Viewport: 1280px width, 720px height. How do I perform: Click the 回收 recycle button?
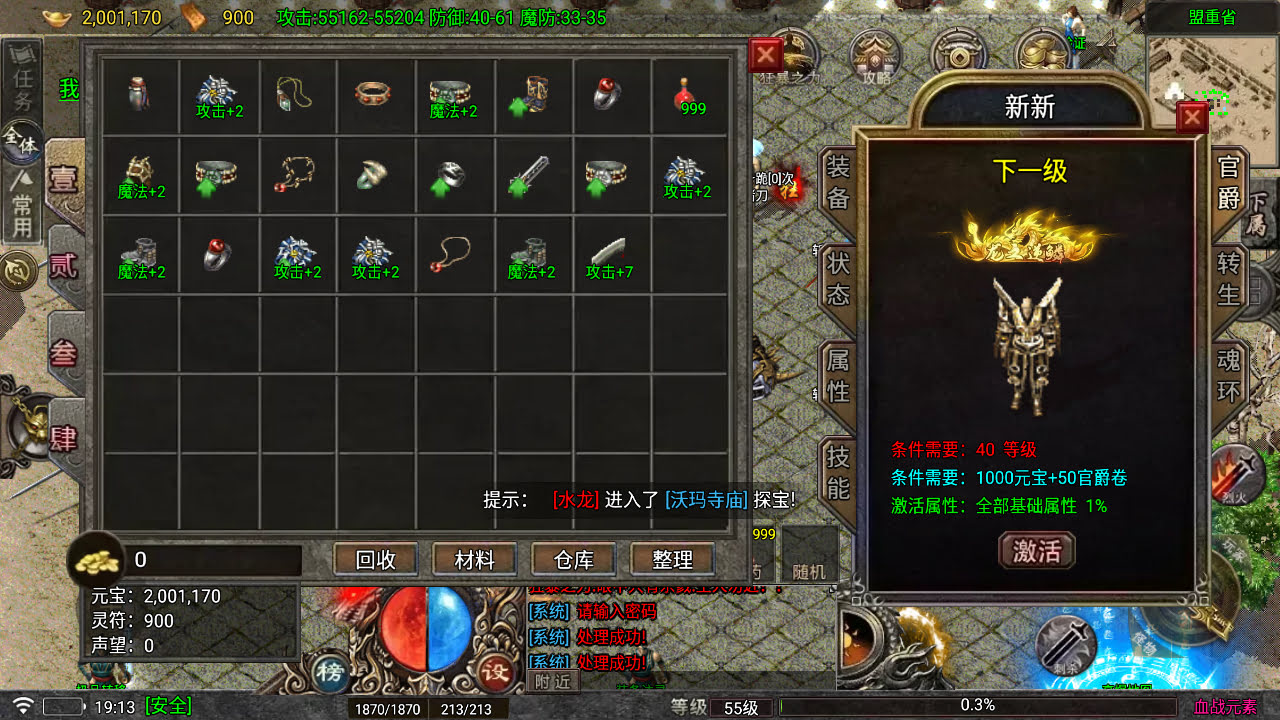(x=376, y=560)
